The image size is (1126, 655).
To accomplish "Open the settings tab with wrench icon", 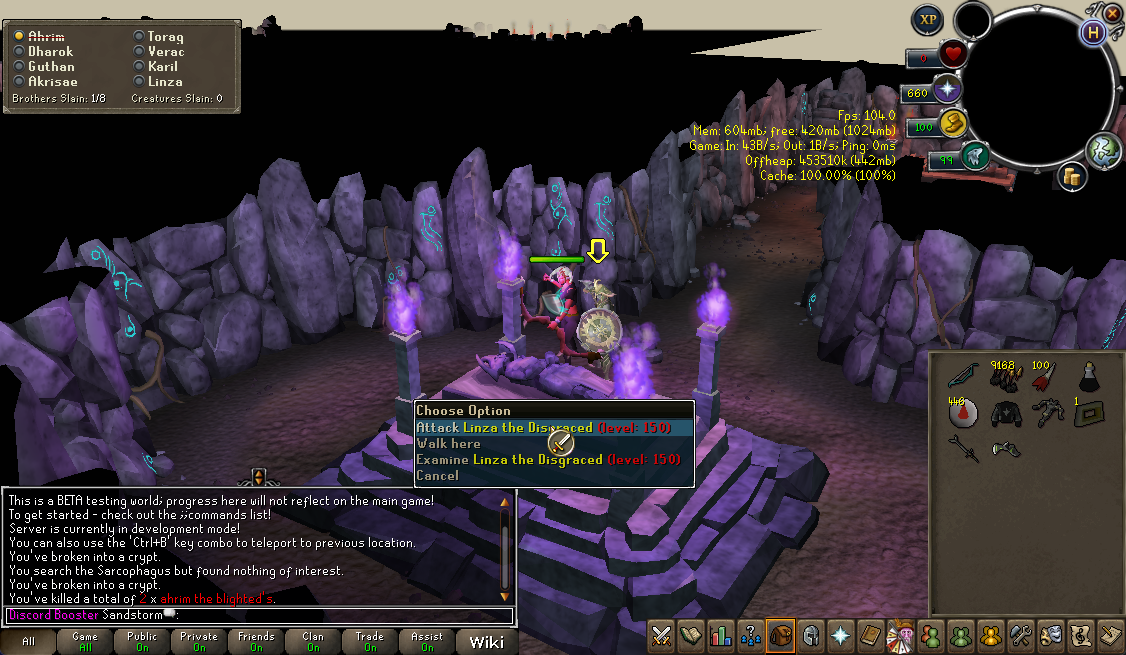I will coord(1020,635).
